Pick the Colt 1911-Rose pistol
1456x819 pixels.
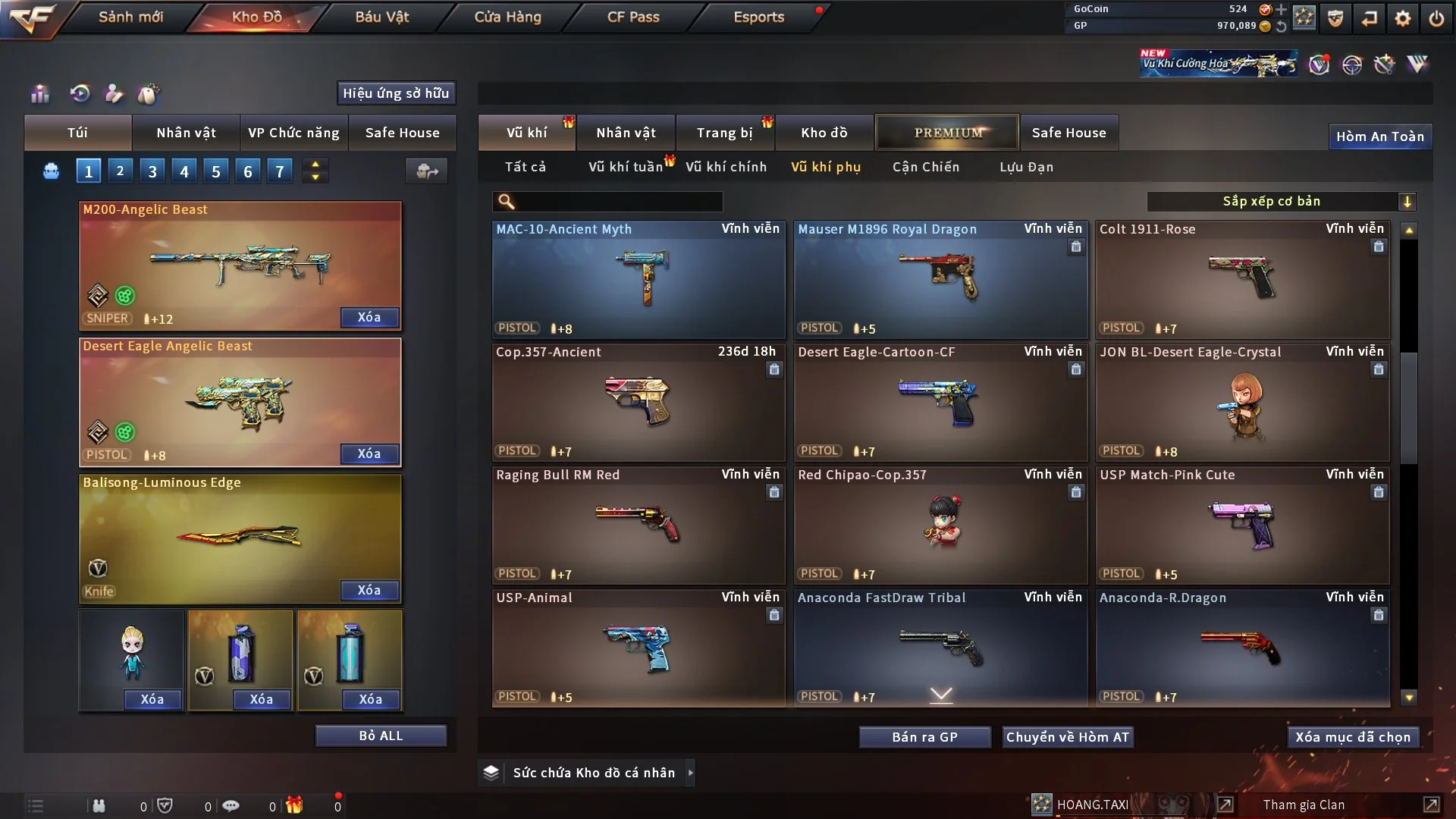point(1242,279)
